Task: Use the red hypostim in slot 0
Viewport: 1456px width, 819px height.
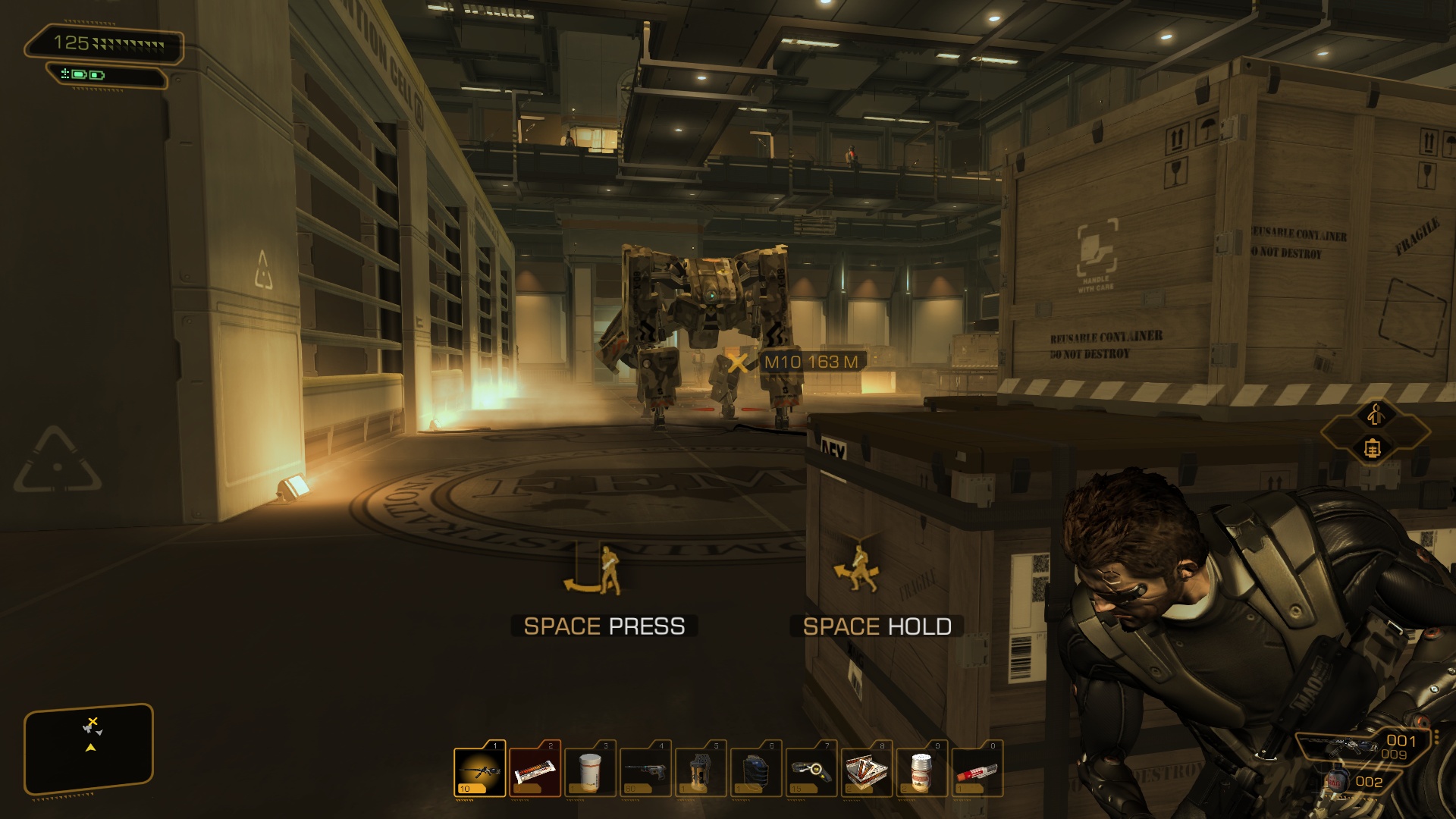Action: point(977,772)
